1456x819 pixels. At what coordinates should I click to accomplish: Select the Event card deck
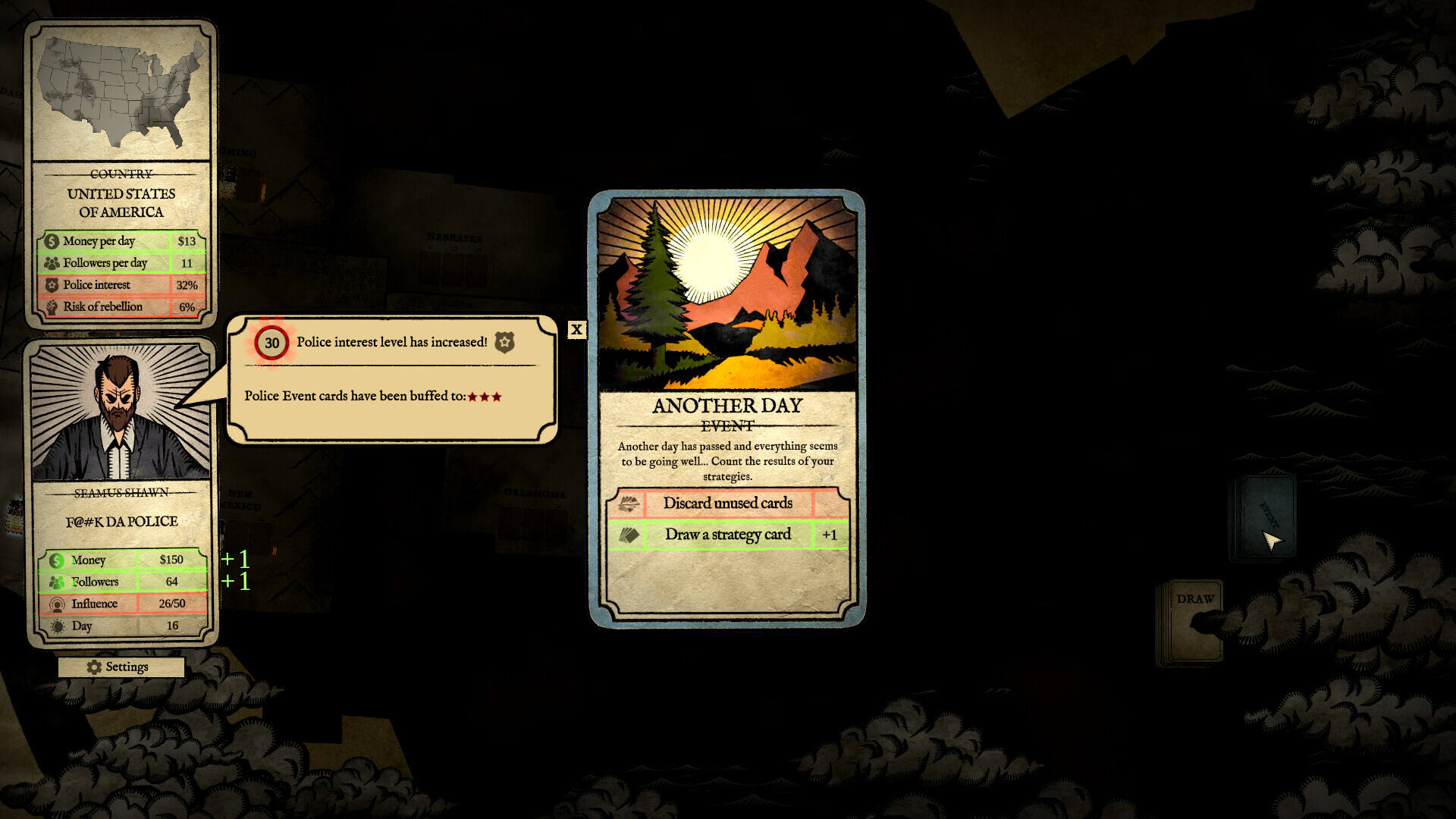click(1263, 517)
